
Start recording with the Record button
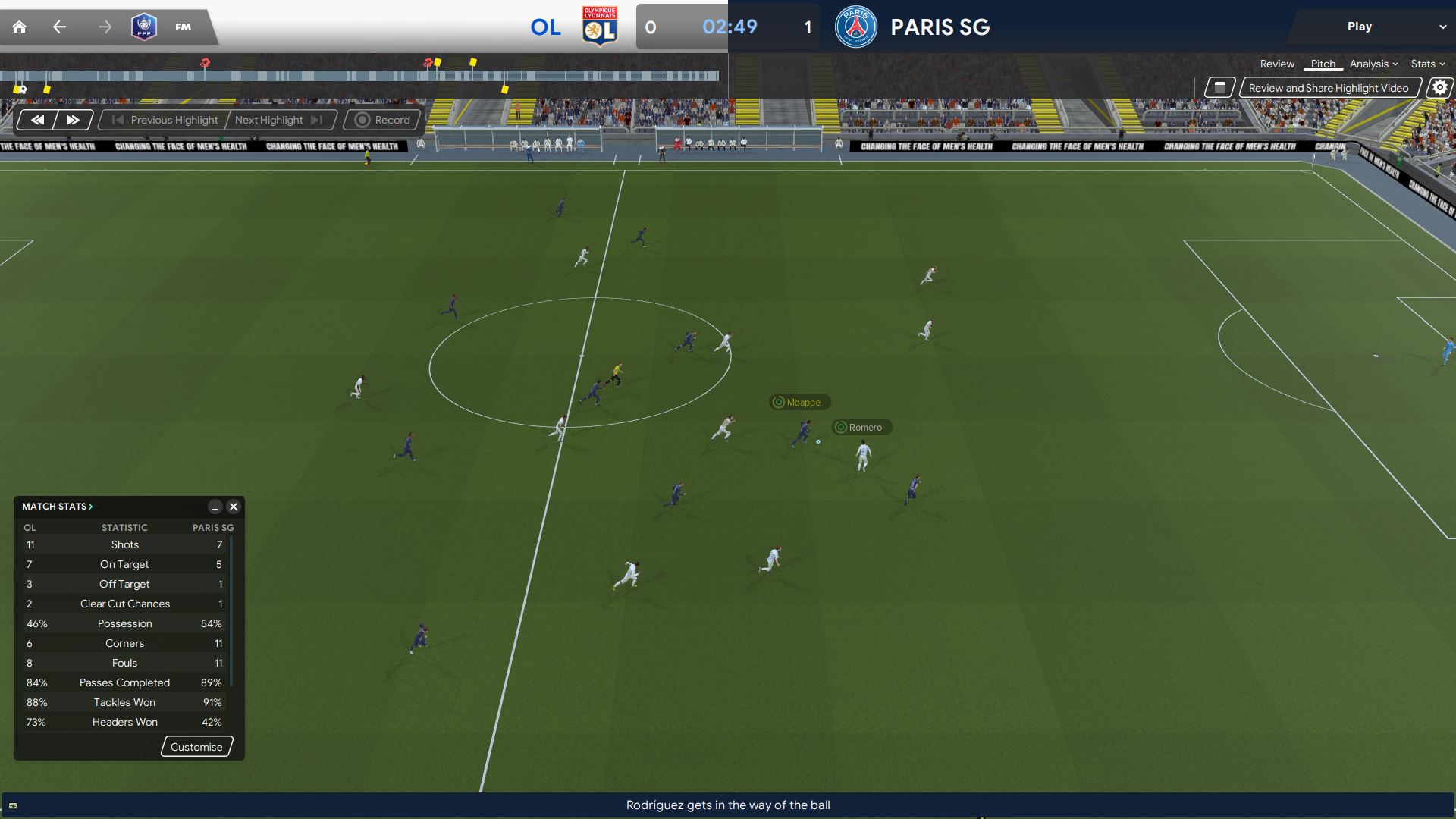tap(382, 120)
